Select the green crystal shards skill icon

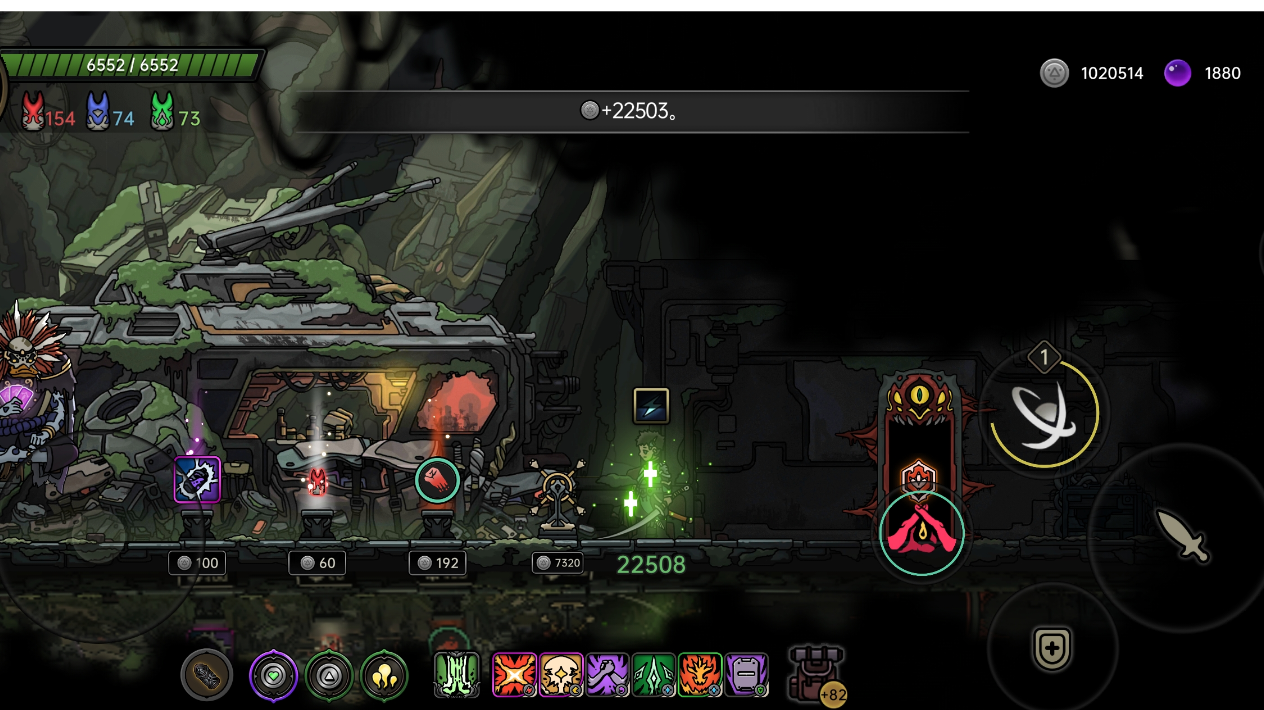click(x=654, y=675)
